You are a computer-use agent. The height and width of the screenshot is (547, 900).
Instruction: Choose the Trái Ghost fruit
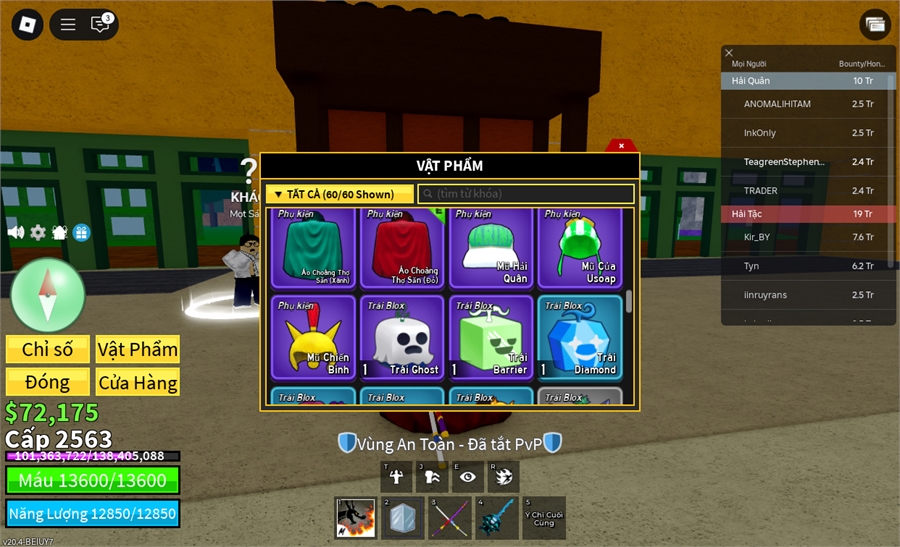click(x=403, y=337)
